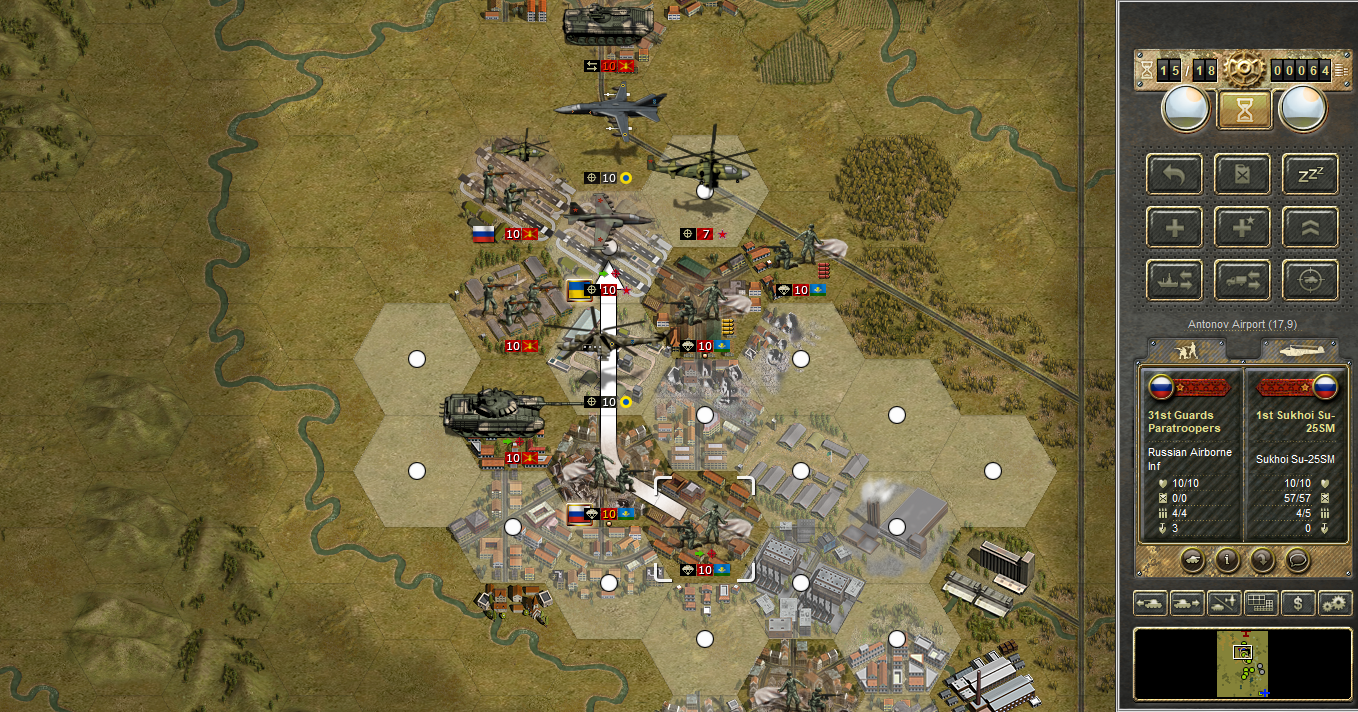
Task: Activate the tank crosshair target button
Action: click(x=1310, y=280)
